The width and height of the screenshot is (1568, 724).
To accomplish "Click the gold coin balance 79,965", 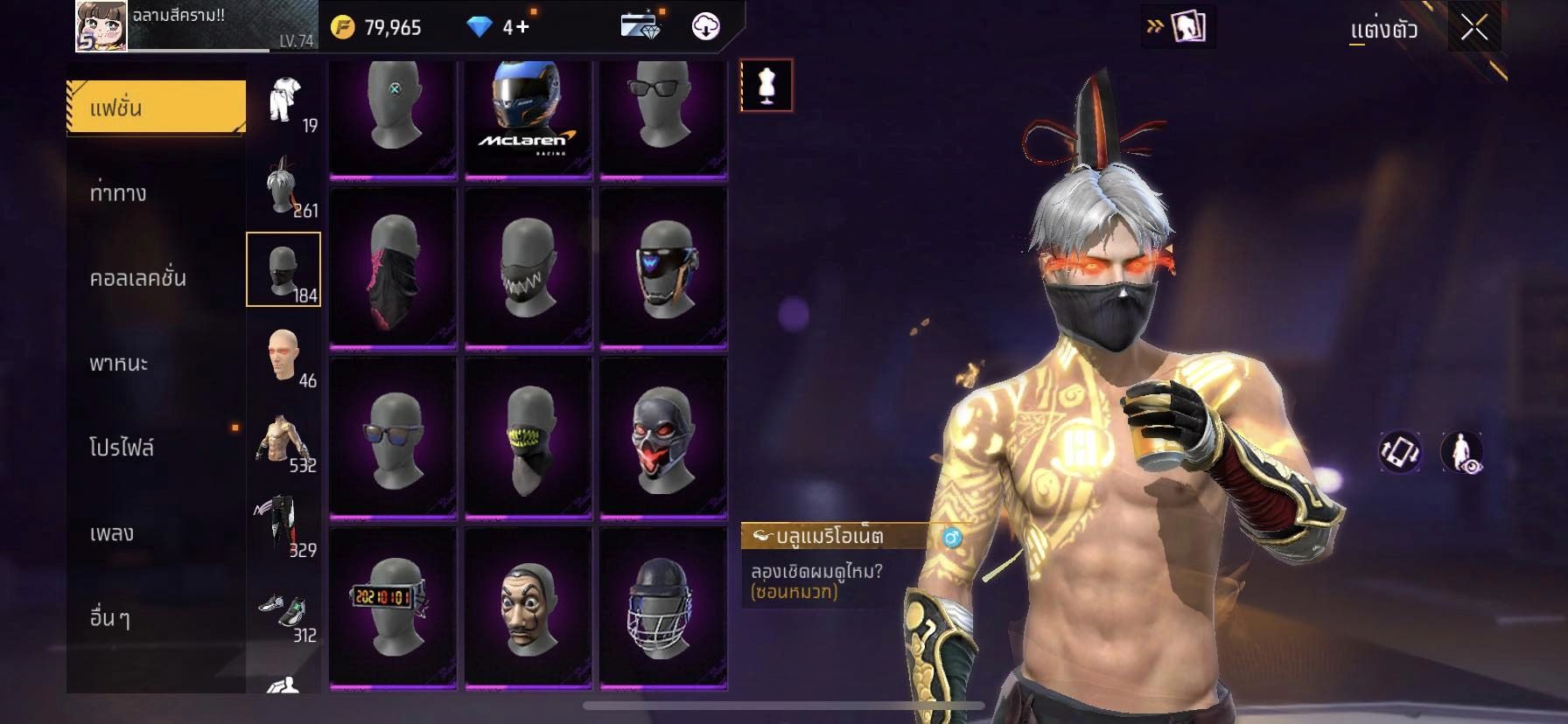I will click(377, 28).
